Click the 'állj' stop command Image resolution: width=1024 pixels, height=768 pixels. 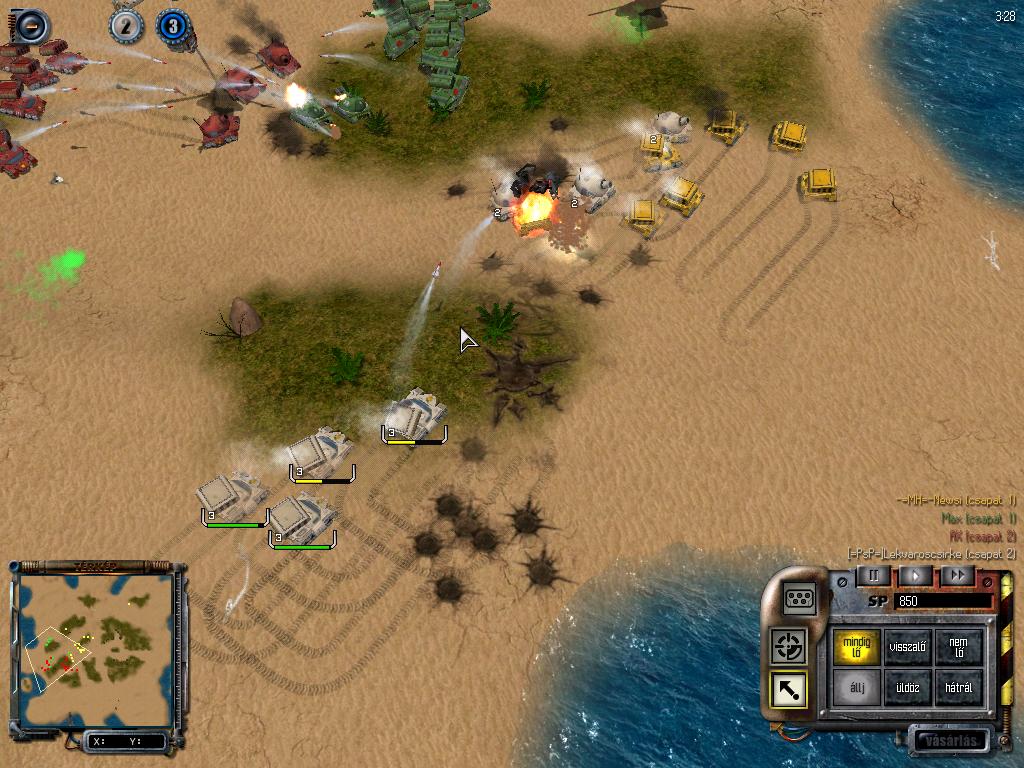point(858,688)
